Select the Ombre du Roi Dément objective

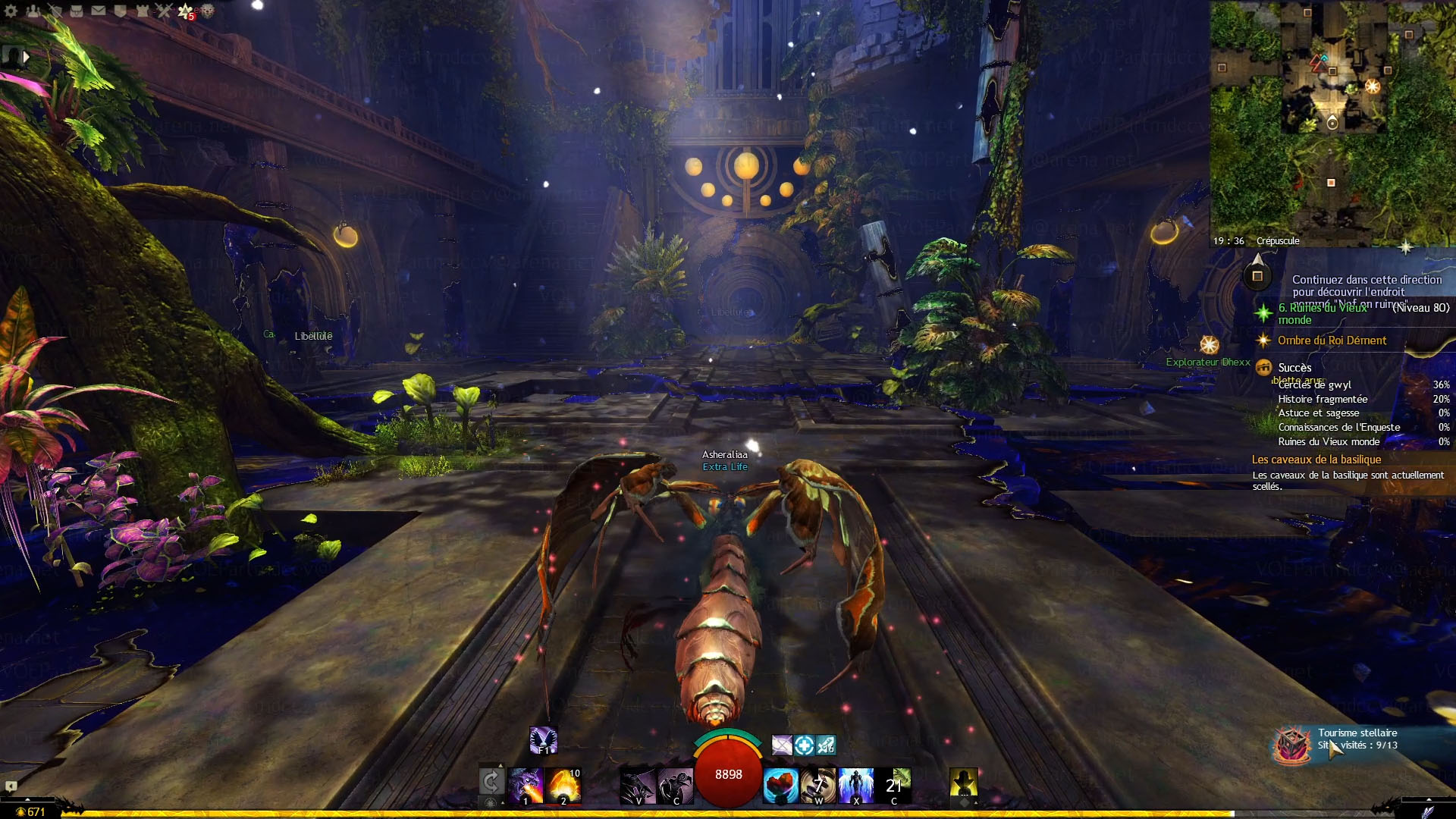1332,340
